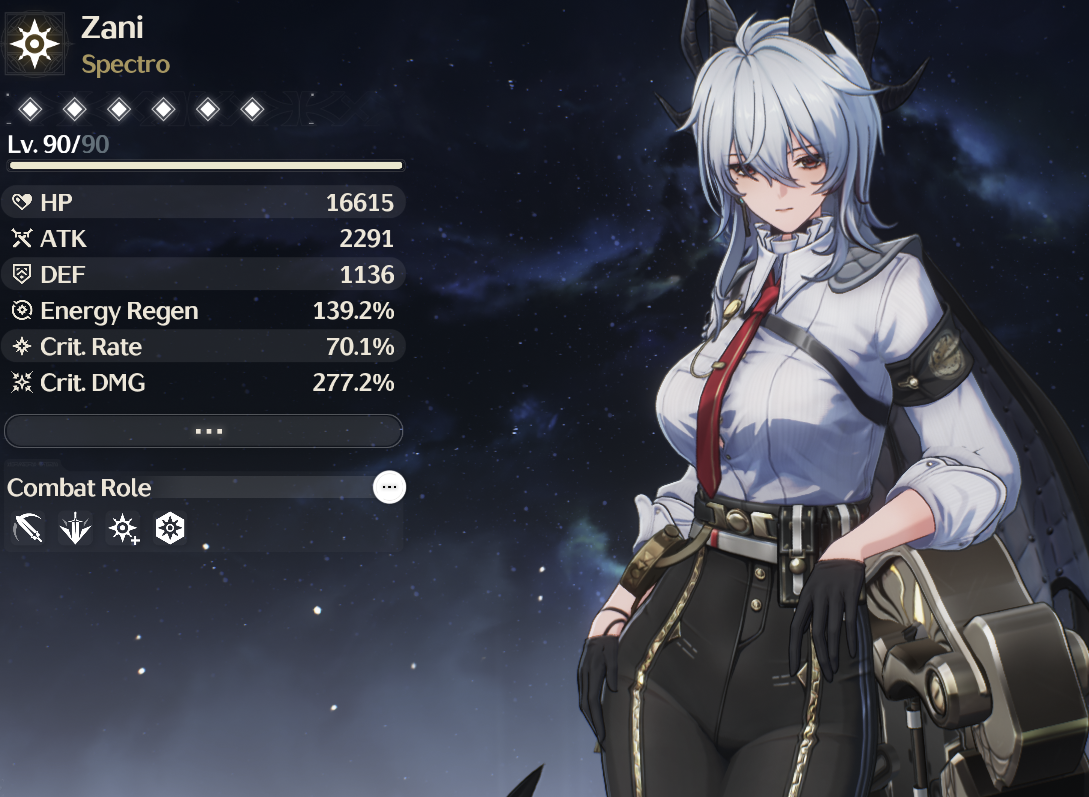
Task: Click the DEF stat row
Action: [x=204, y=275]
